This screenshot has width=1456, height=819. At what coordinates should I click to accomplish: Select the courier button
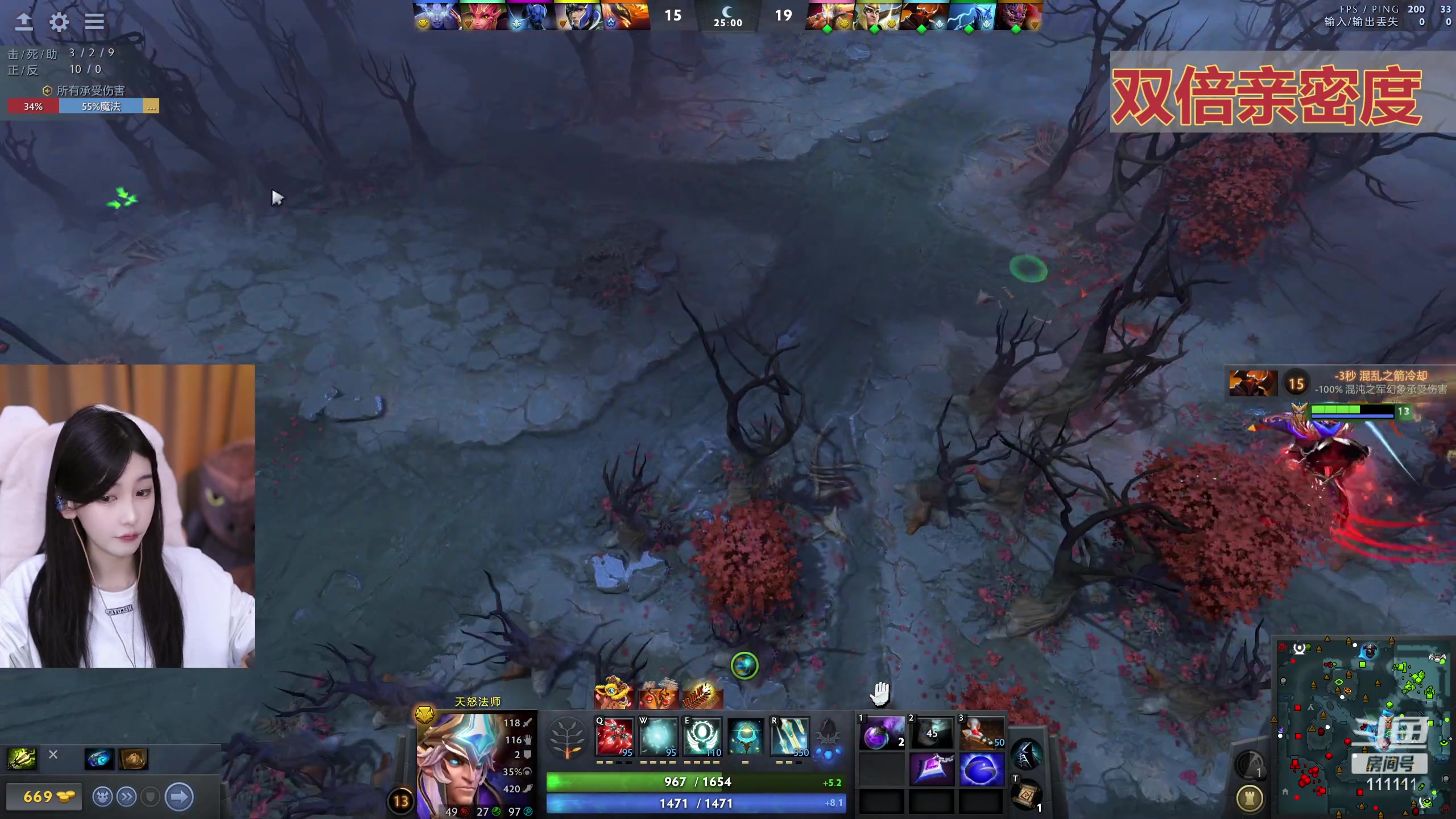click(102, 797)
